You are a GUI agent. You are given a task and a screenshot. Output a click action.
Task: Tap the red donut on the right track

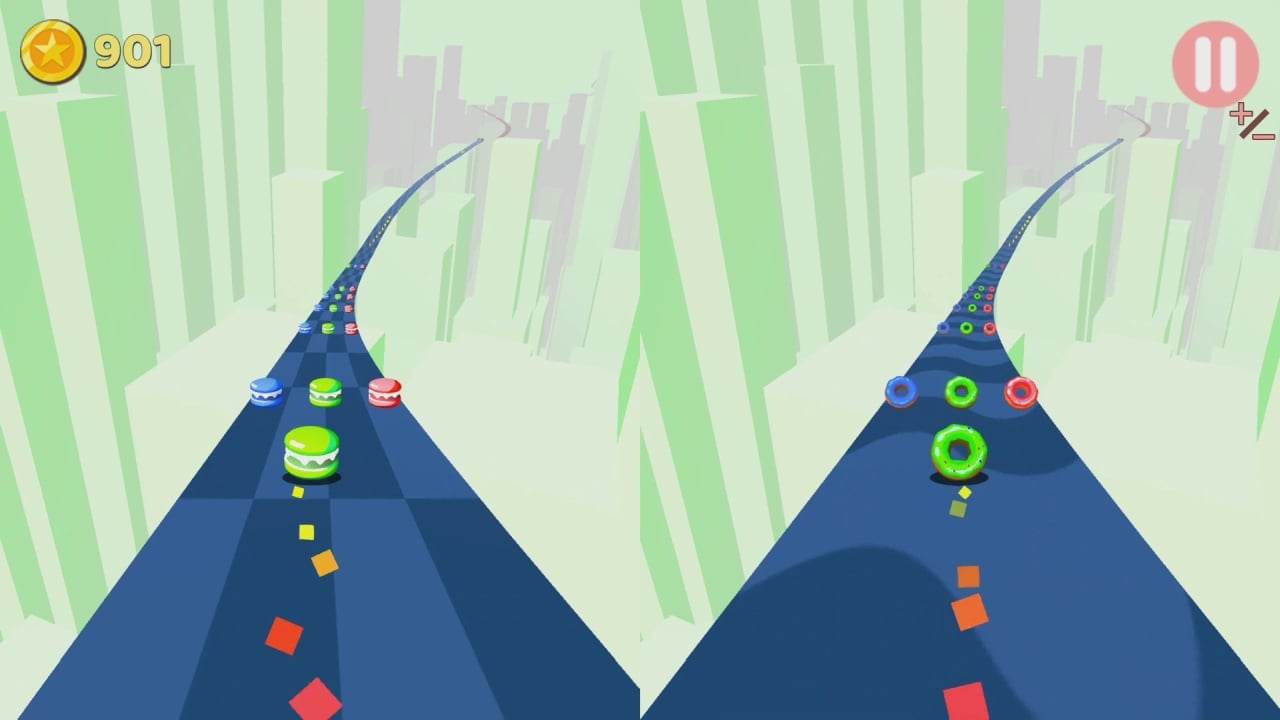tap(1021, 393)
